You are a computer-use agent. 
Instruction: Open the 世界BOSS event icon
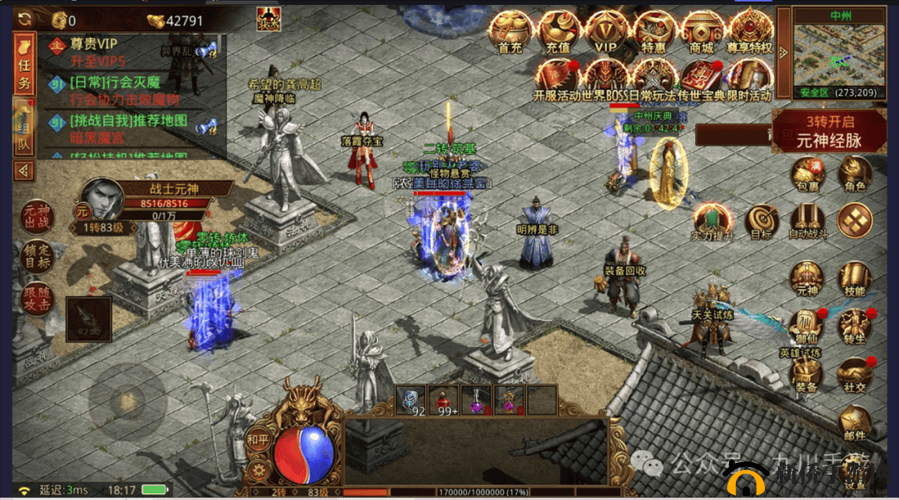pos(605,75)
